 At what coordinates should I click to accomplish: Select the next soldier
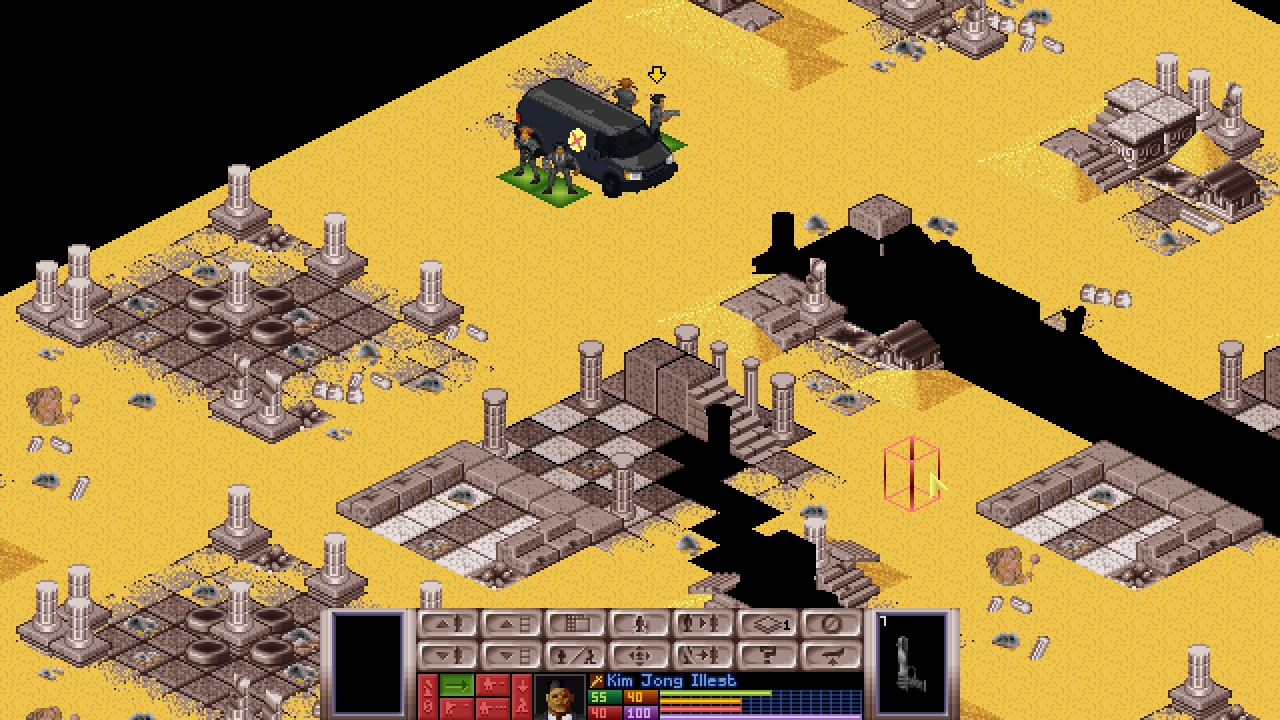point(703,624)
